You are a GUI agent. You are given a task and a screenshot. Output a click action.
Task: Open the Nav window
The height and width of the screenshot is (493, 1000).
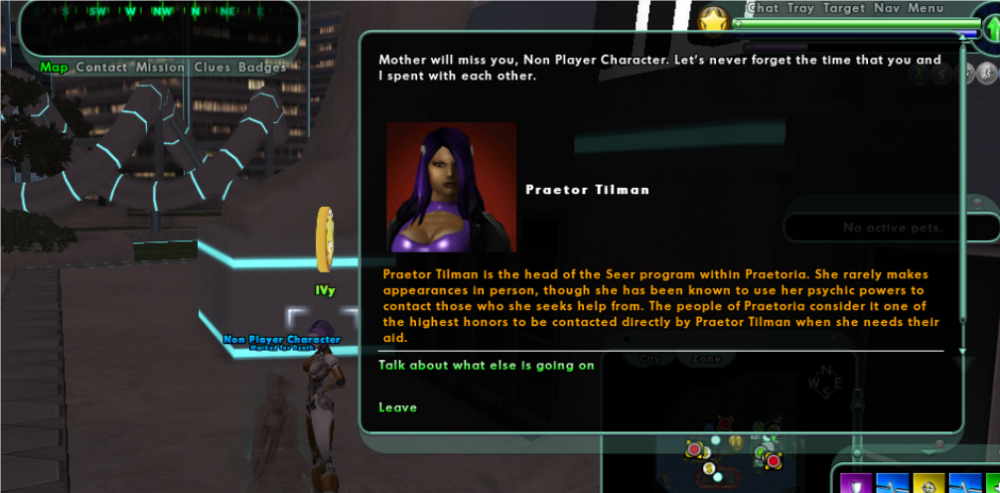point(887,8)
